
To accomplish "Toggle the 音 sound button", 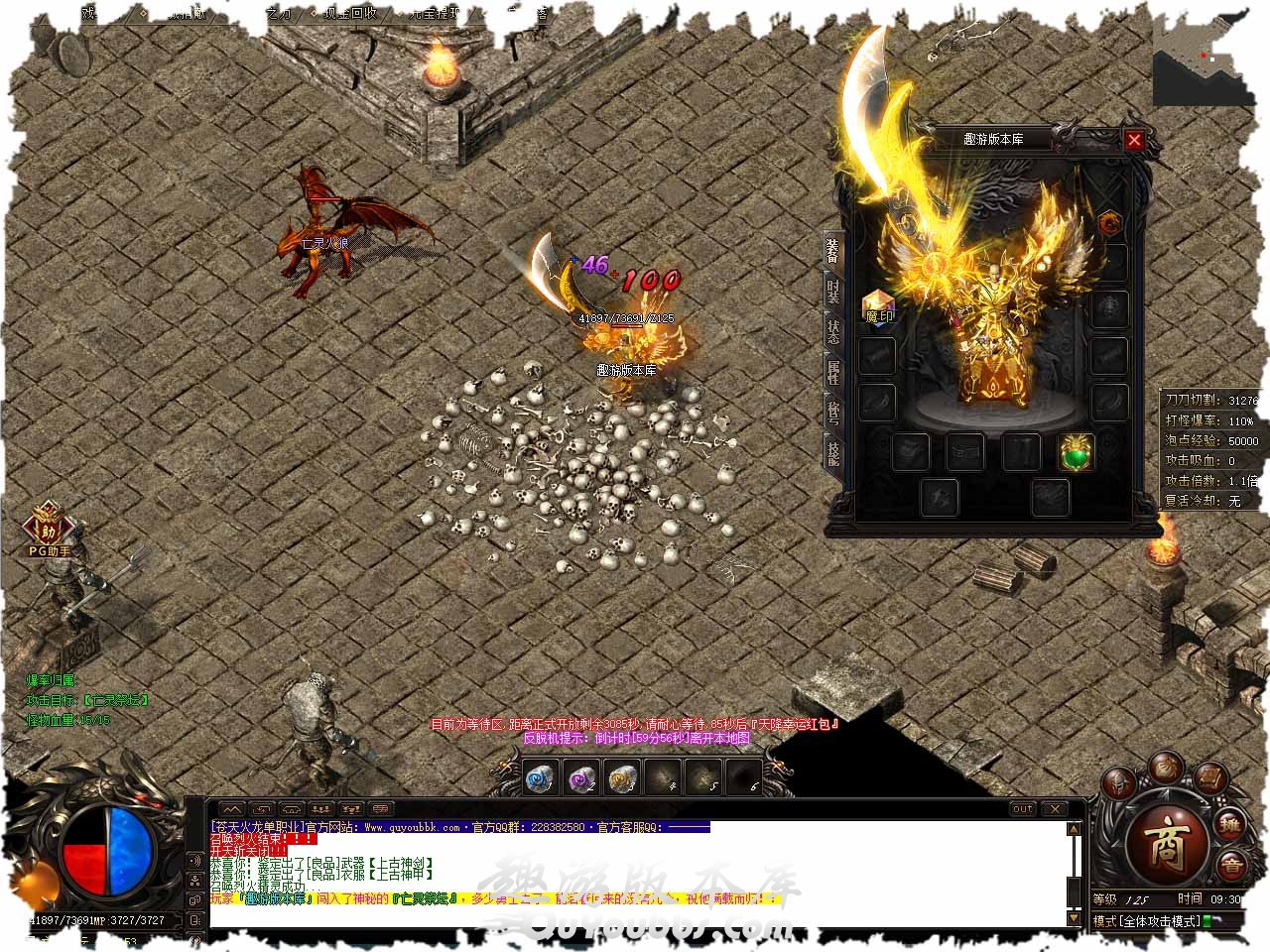I will [1231, 865].
